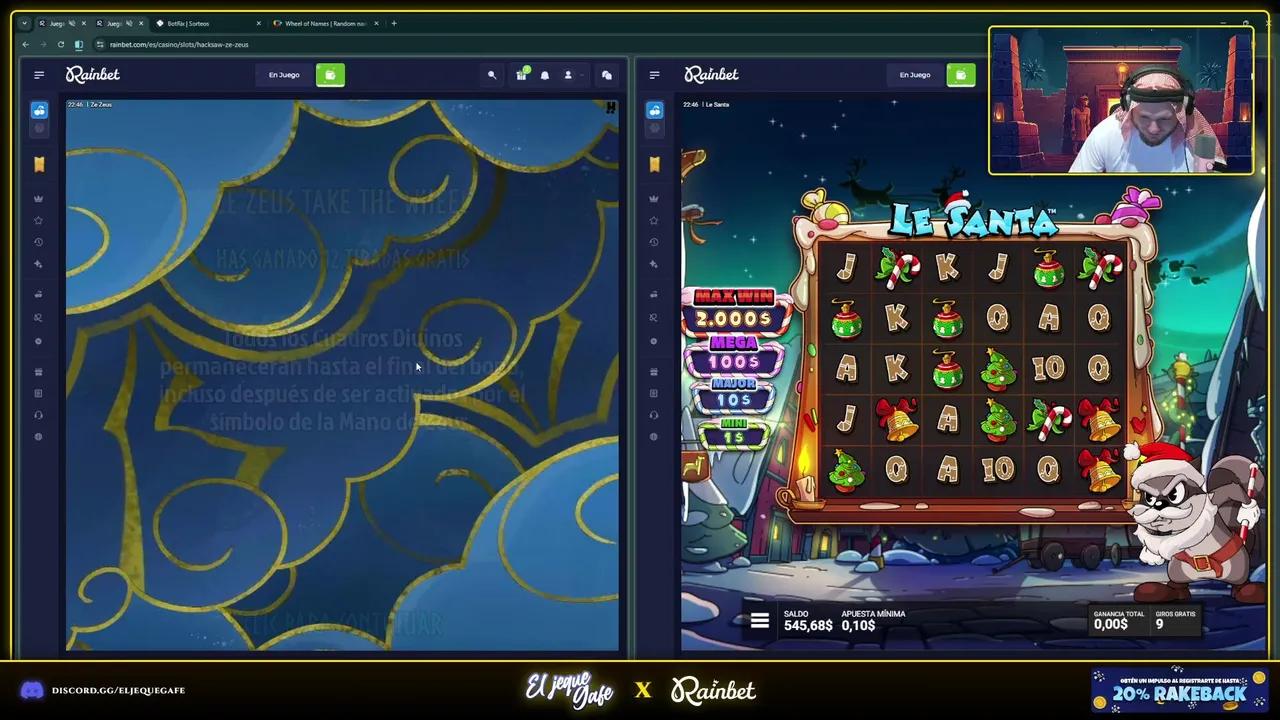Open the promotions ticket icon in the sidebar
This screenshot has width=1280, height=720.
tap(39, 164)
